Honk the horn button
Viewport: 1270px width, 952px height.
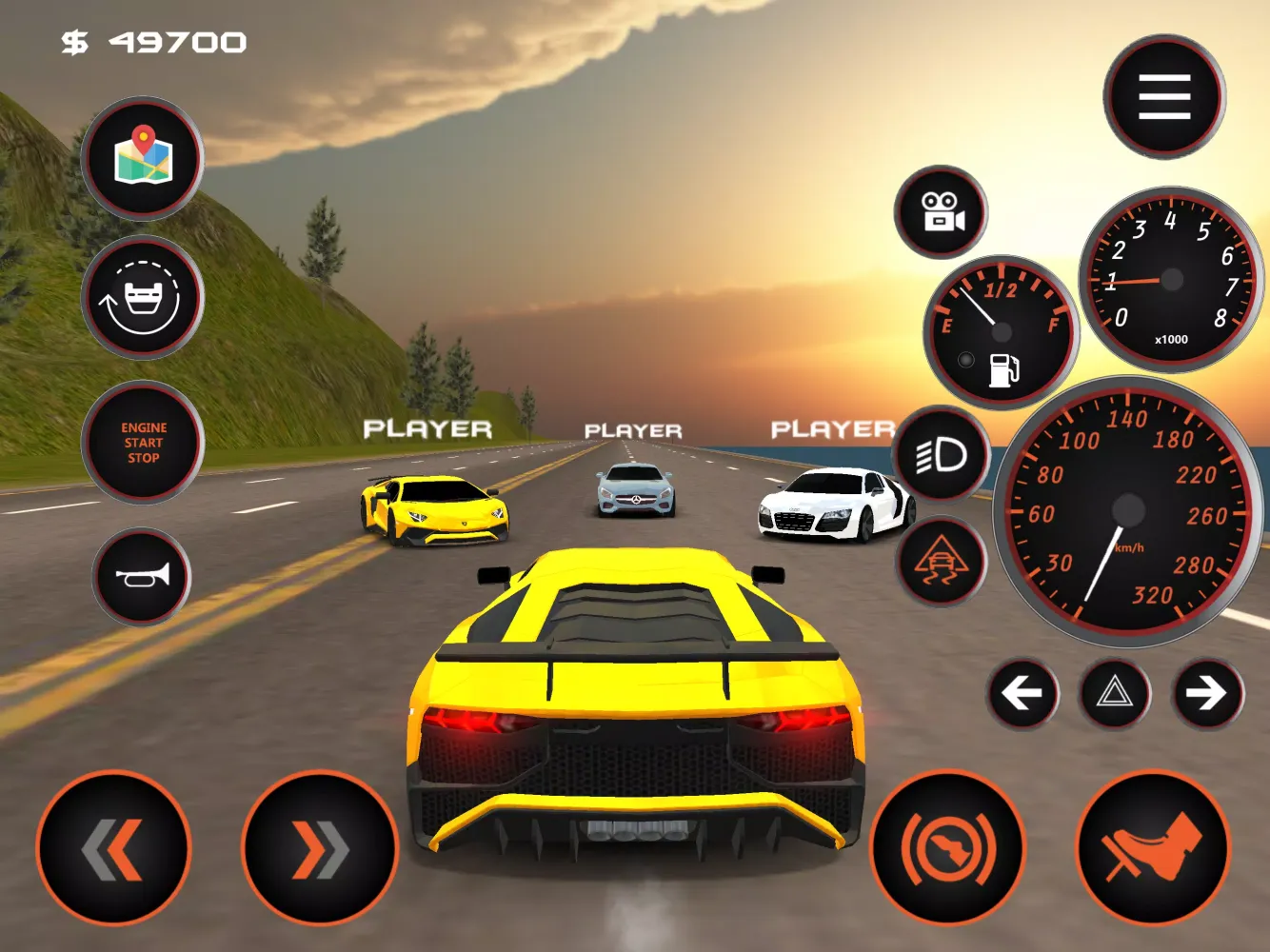point(142,577)
